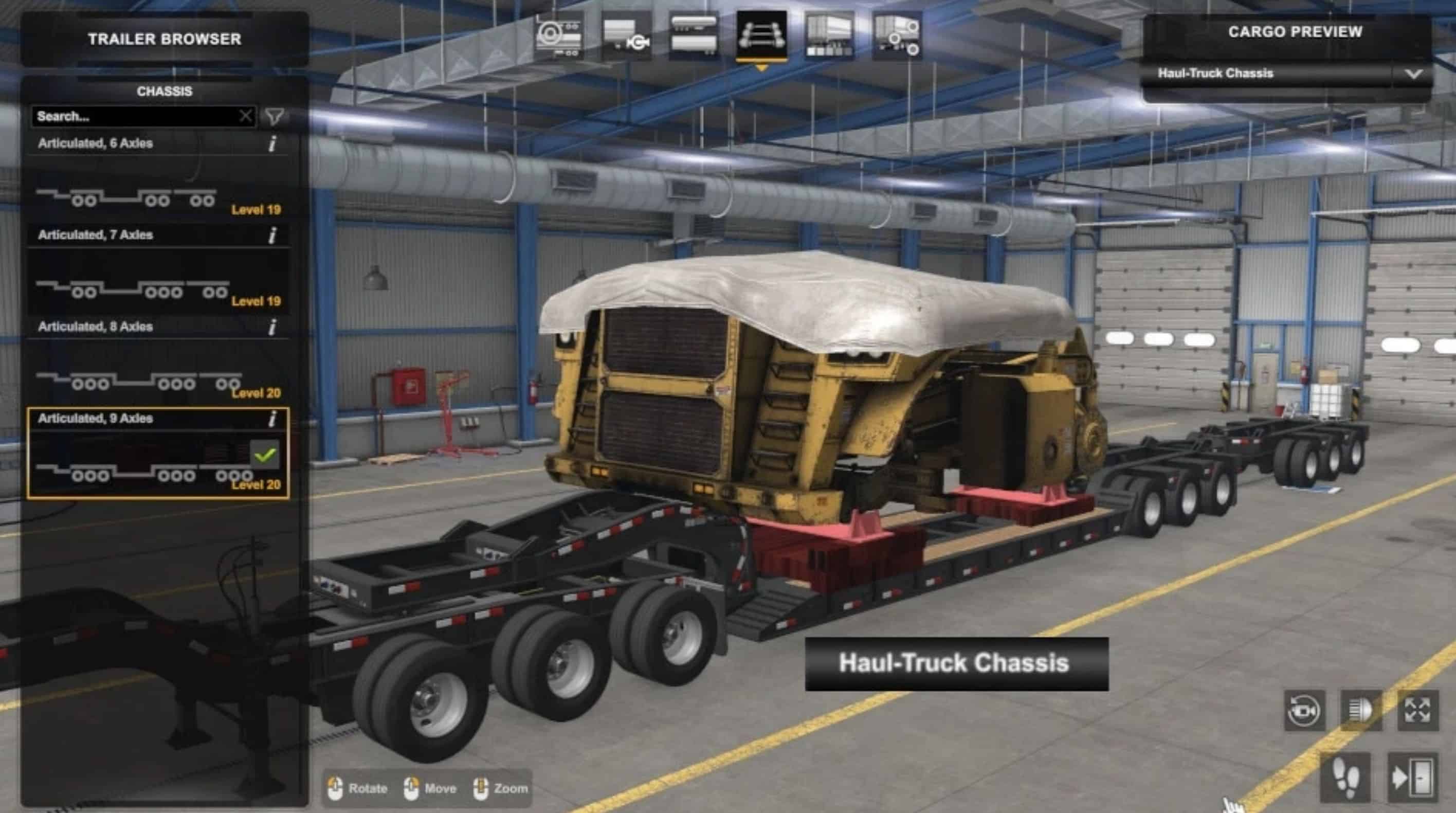Activate the walk-around footprints button
Viewport: 1456px width, 813px height.
point(1346,778)
